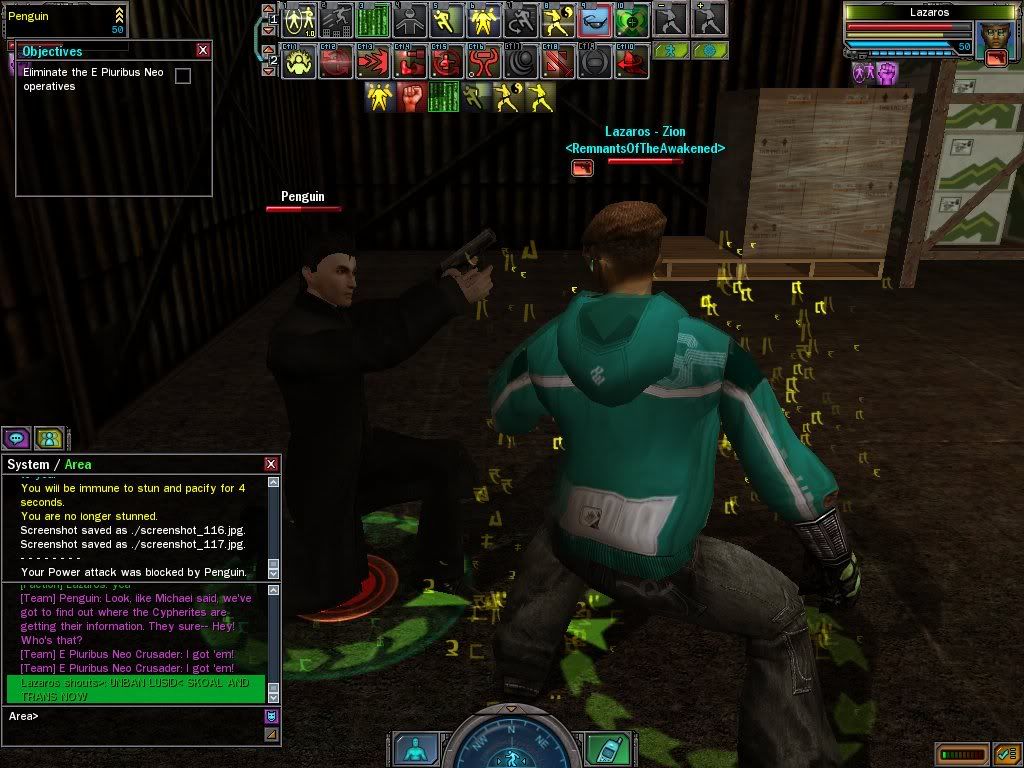
Task: Select the green Matrix code ability in slot 3
Action: coord(373,19)
